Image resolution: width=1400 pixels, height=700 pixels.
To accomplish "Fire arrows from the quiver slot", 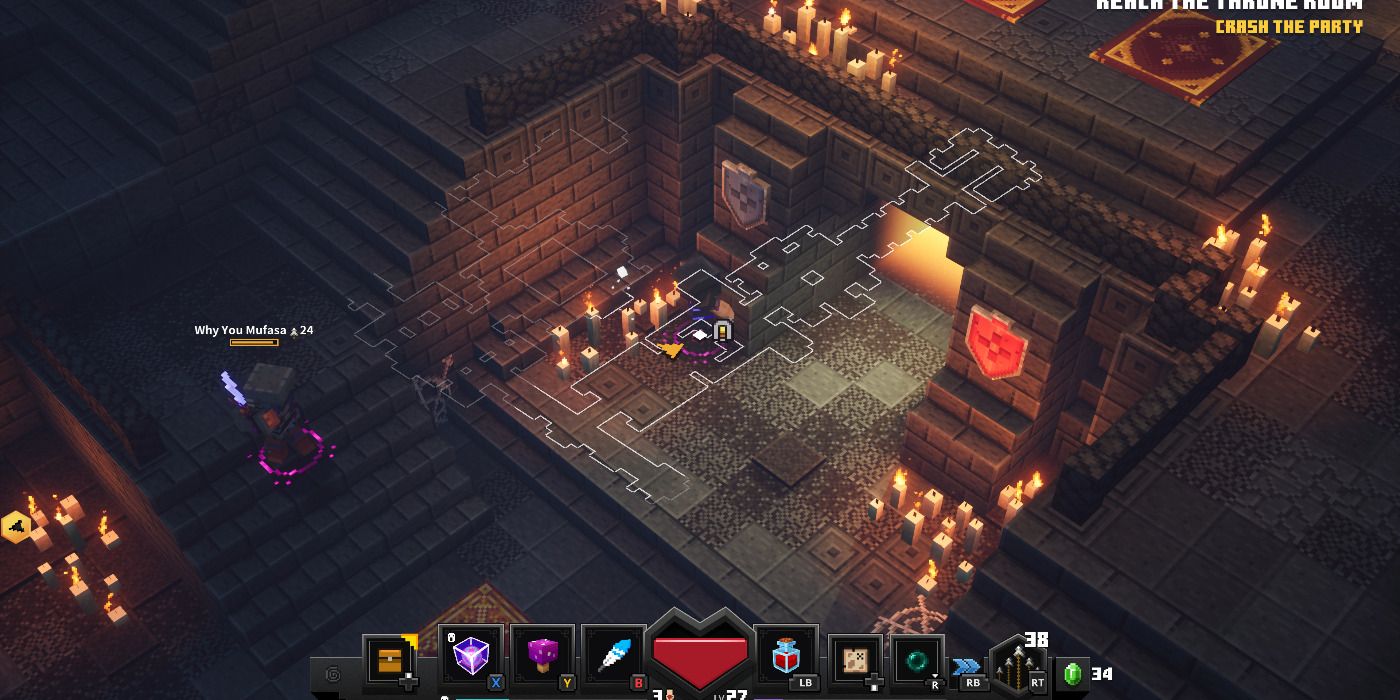I will tap(1016, 664).
